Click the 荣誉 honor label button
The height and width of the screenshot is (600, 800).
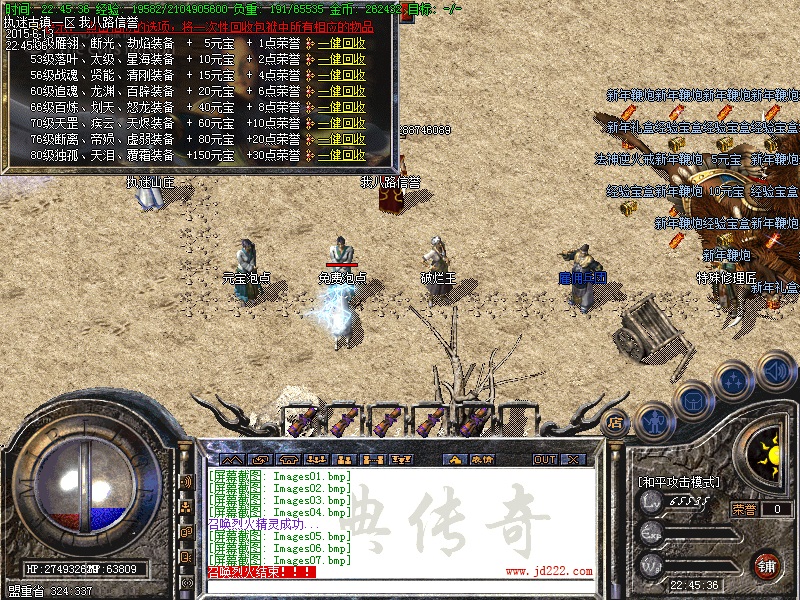tap(744, 509)
